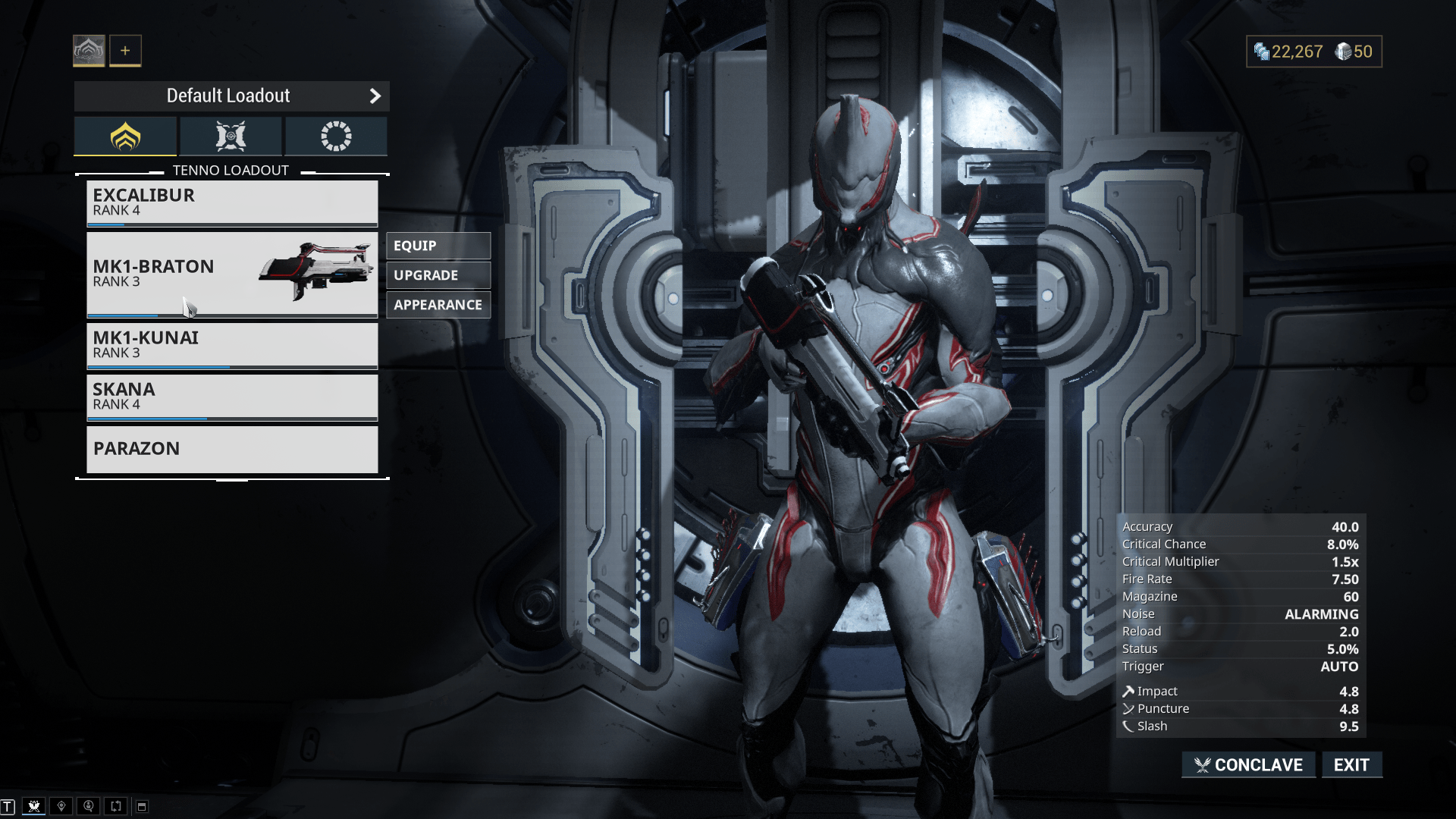Viewport: 1456px width, 819px height.
Task: Click the EQUIP menu entry
Action: [438, 245]
